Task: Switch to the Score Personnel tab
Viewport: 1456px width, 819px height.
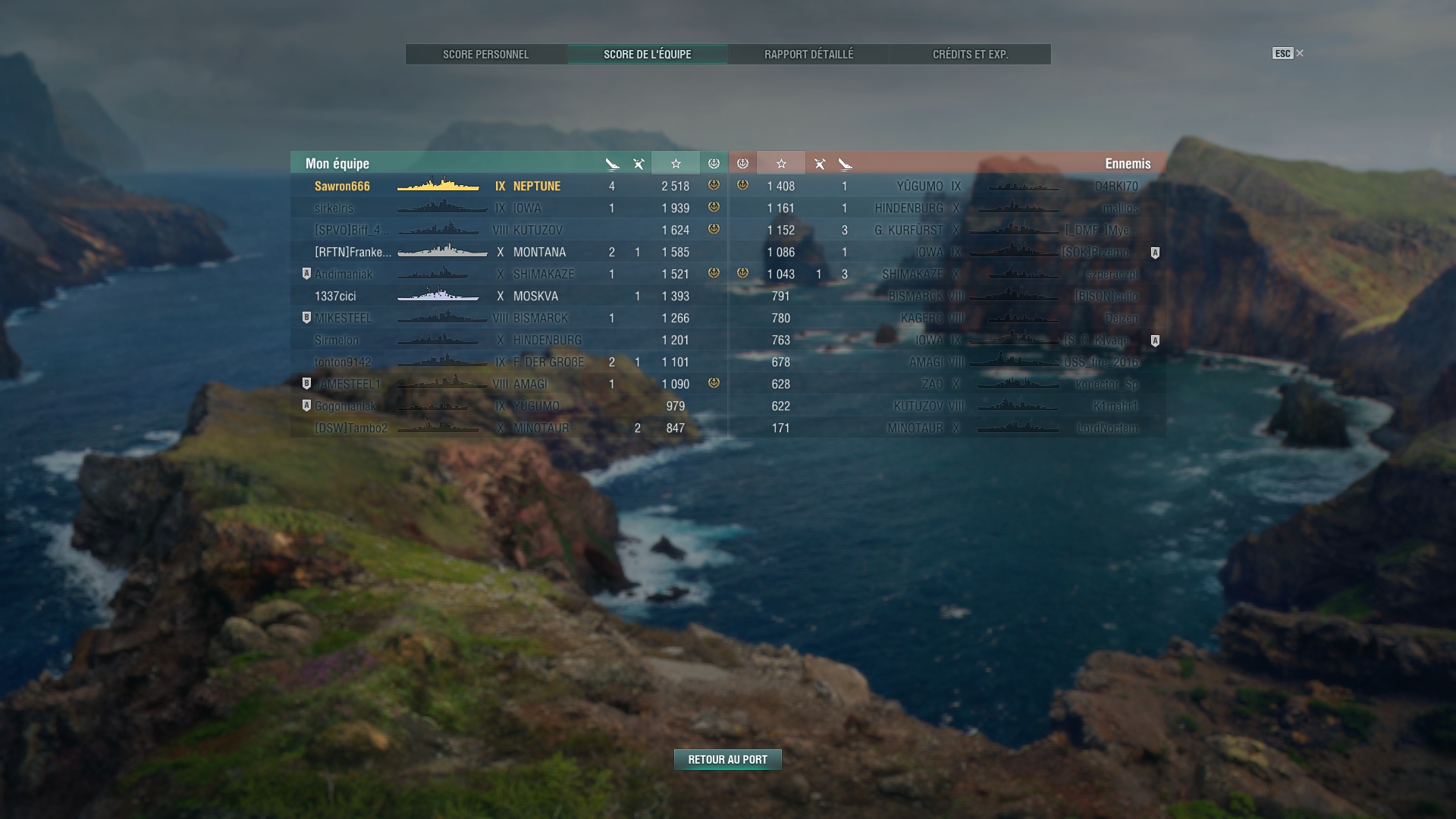Action: [486, 55]
